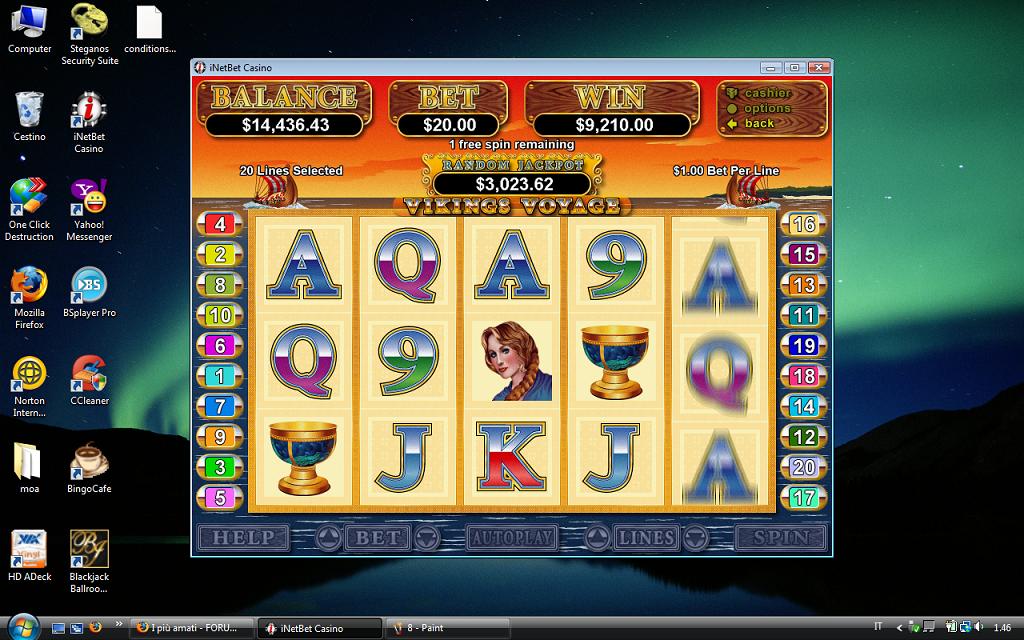Go back to the casino lobby

coord(759,123)
